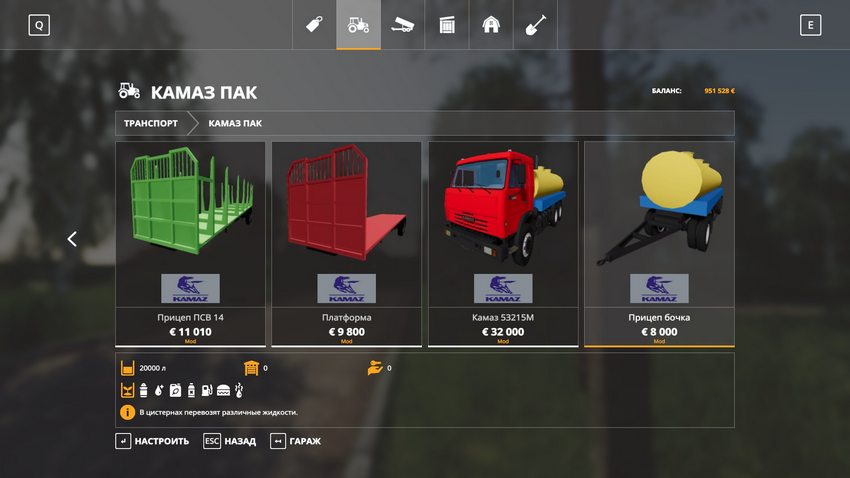
Task: Select the Прицеп бочка tank trailer
Action: click(x=659, y=243)
